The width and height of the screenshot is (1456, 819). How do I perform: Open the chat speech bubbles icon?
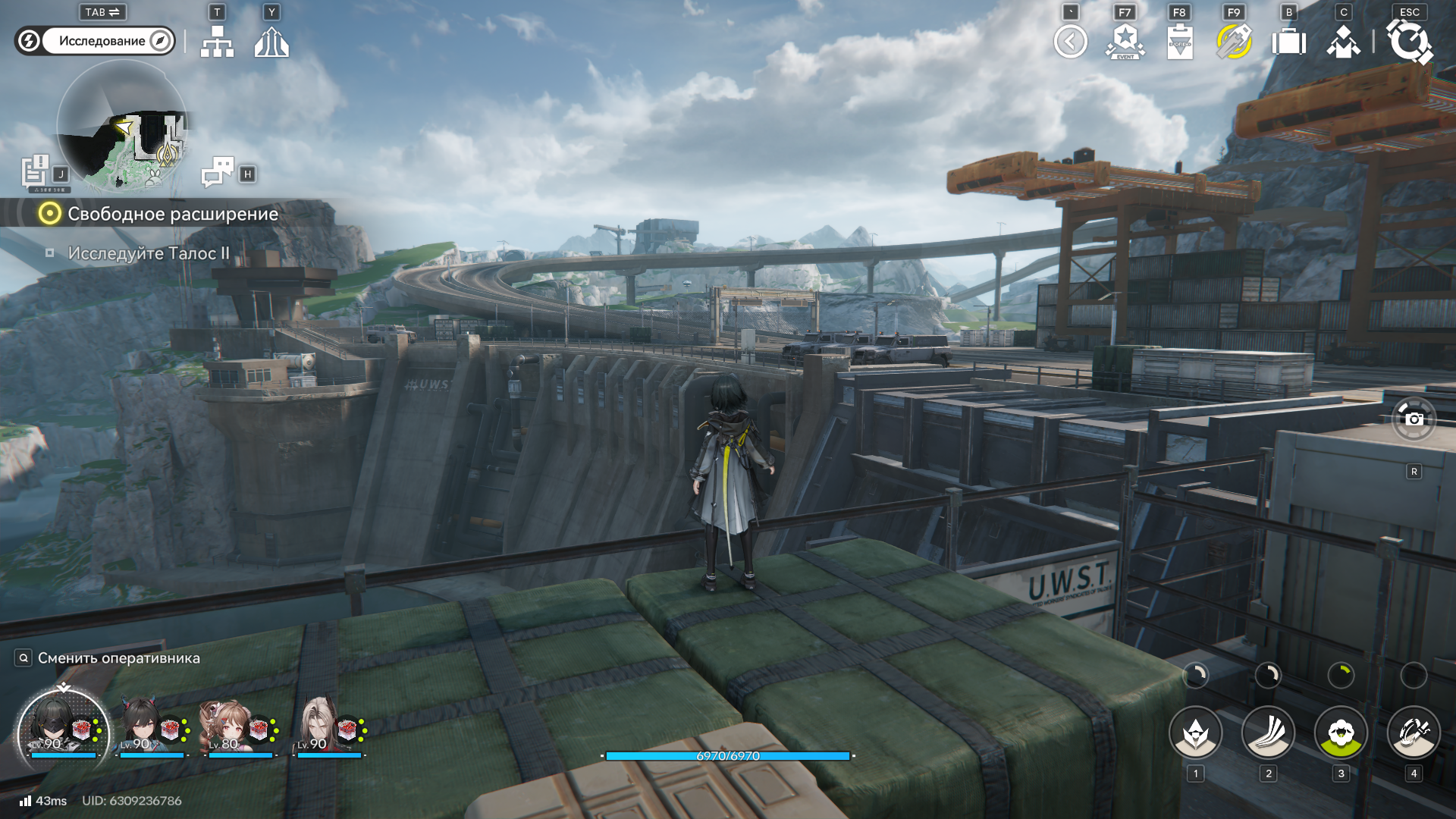[218, 172]
